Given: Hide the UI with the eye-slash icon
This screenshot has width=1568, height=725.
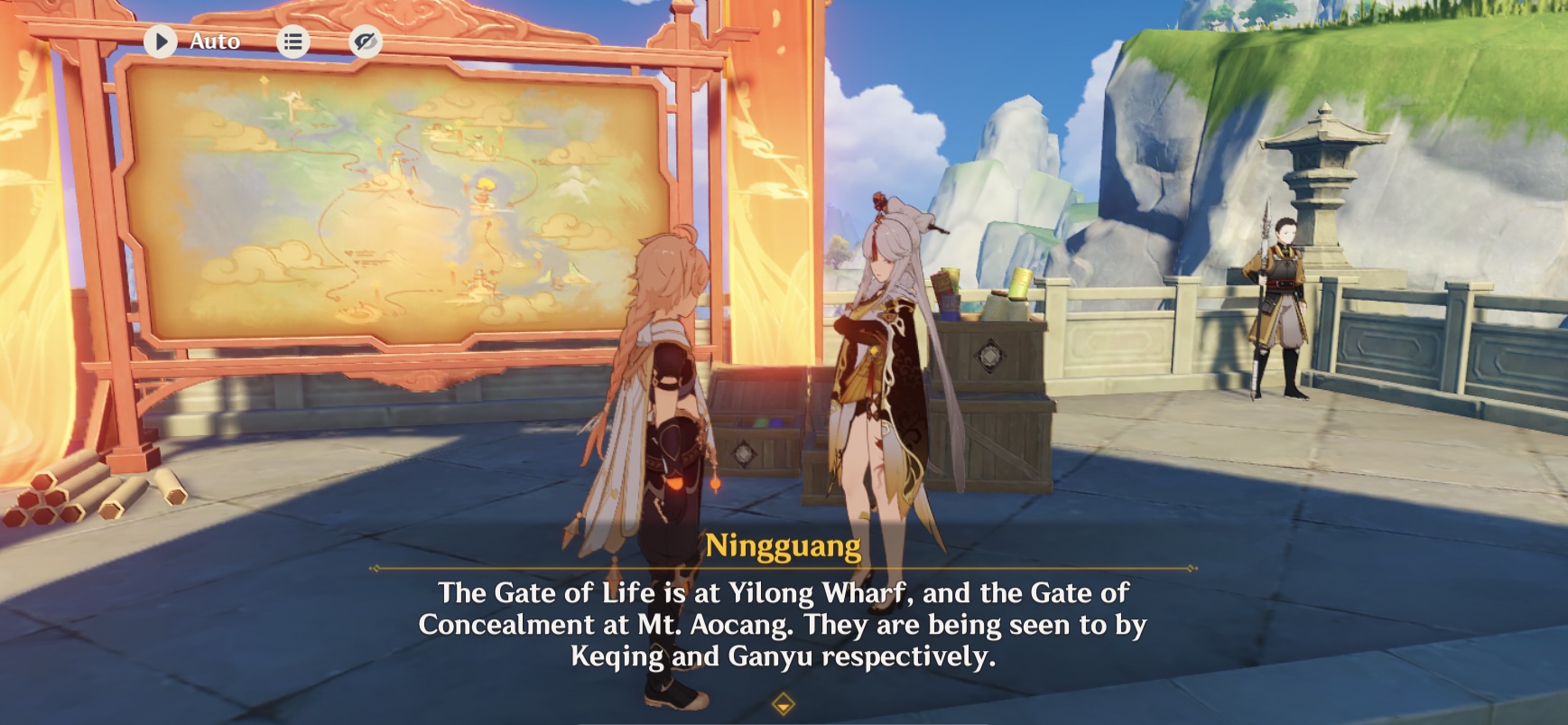Looking at the screenshot, I should pos(365,41).
